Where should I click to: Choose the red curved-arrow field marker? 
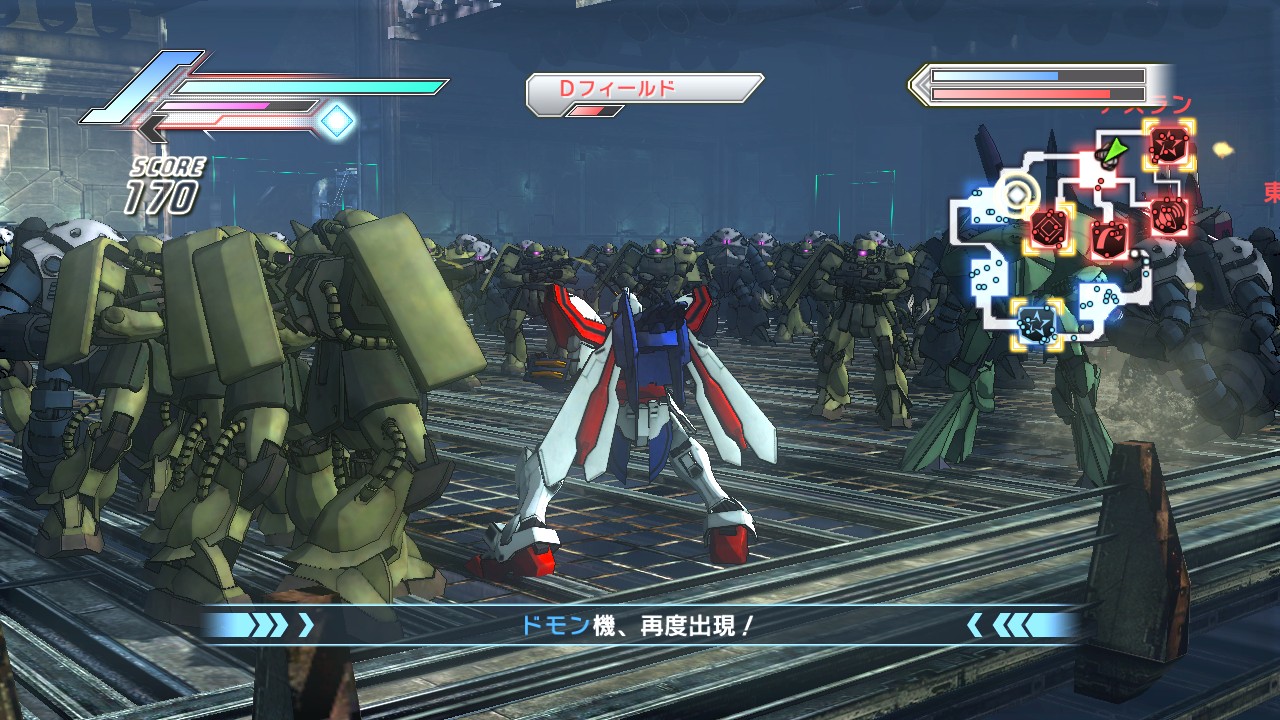click(1109, 238)
